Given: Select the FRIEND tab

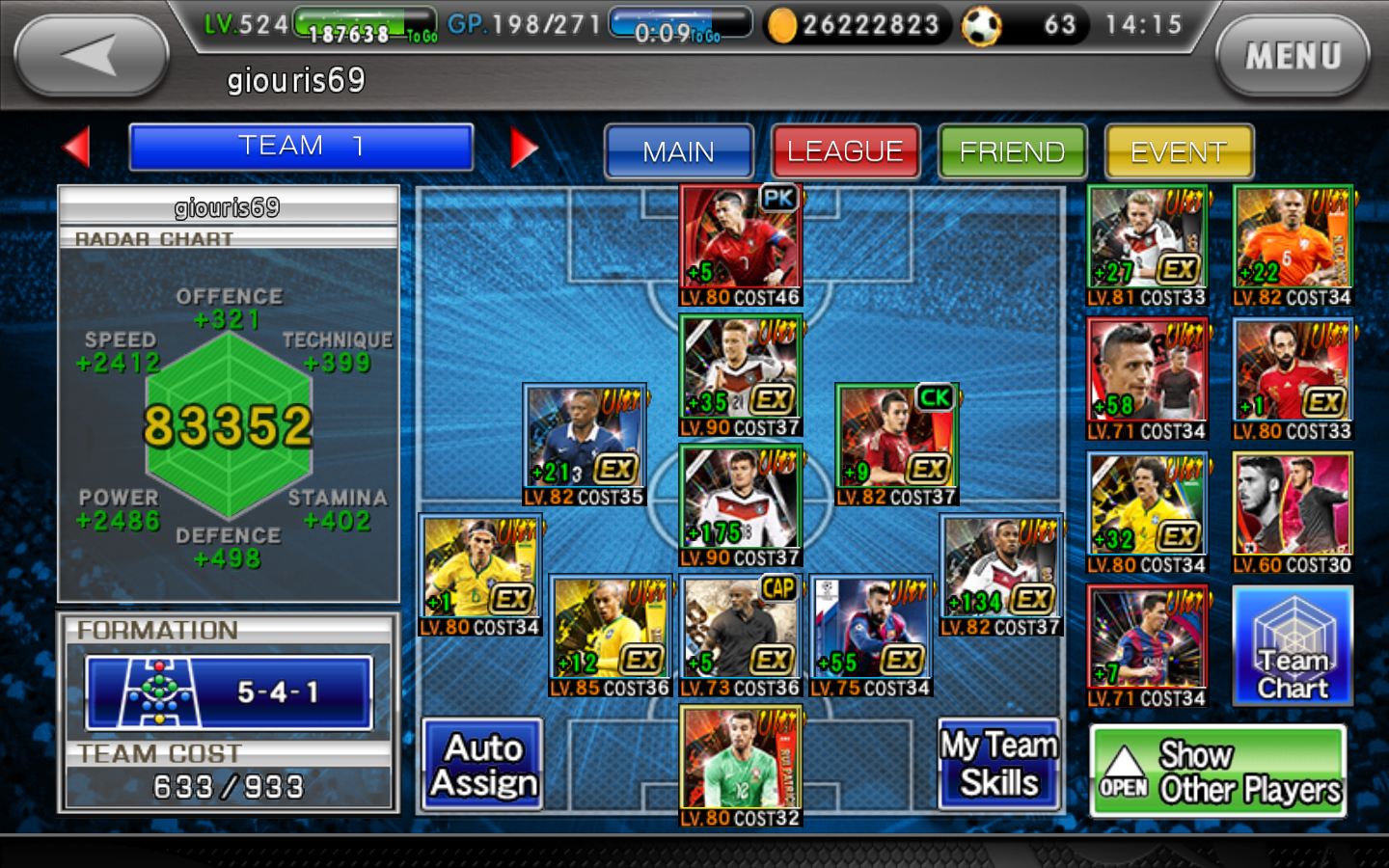Looking at the screenshot, I should pyautogui.click(x=1012, y=151).
